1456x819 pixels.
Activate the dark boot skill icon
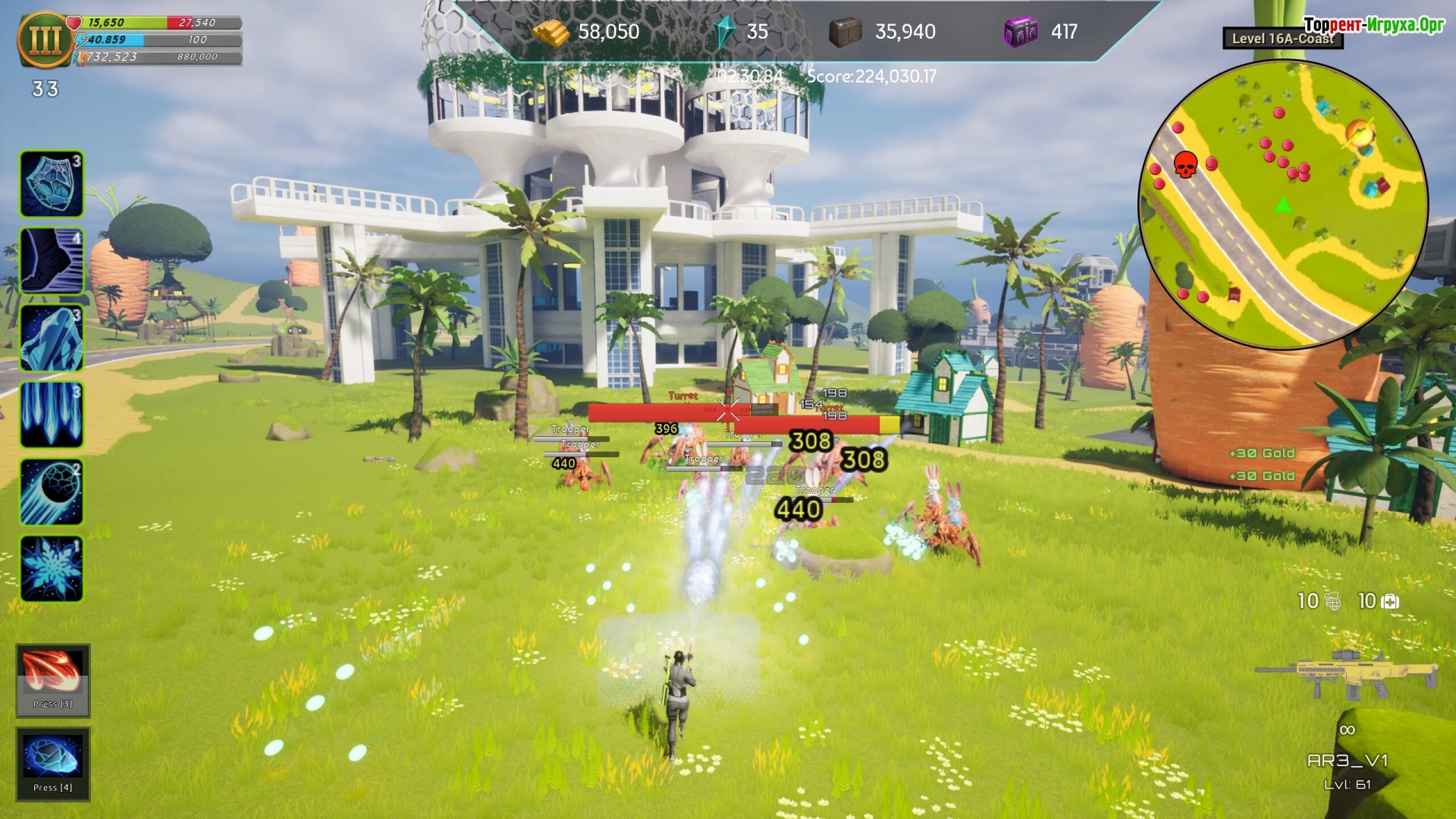point(52,261)
